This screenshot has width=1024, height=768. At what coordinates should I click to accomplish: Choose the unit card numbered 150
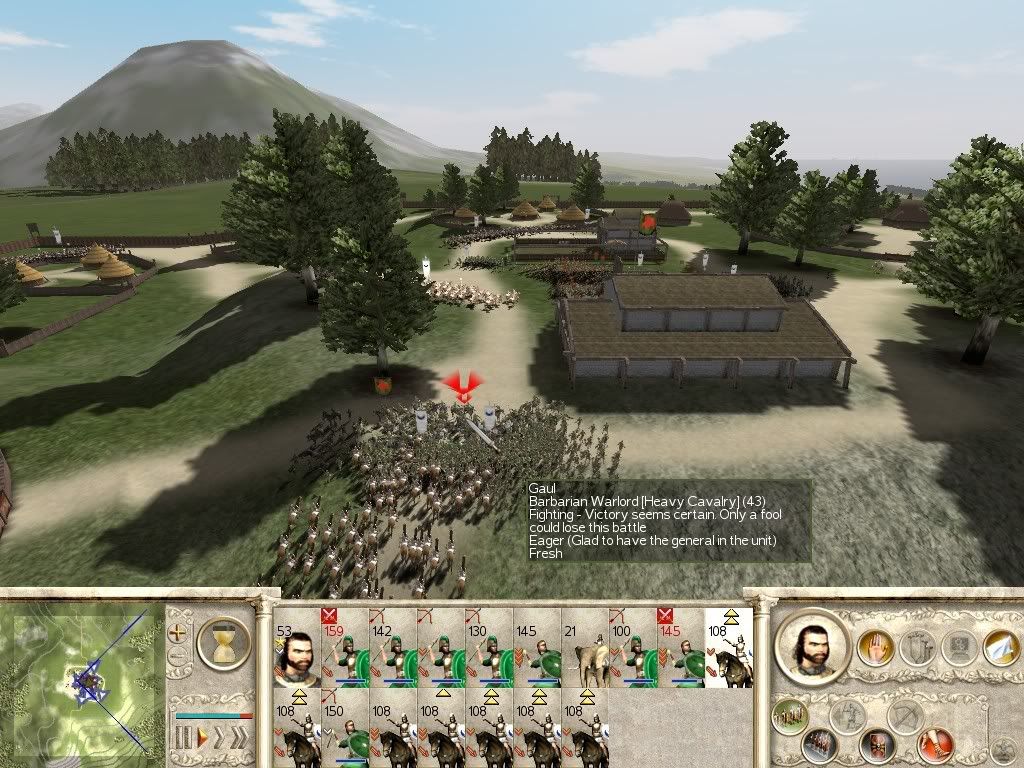344,728
